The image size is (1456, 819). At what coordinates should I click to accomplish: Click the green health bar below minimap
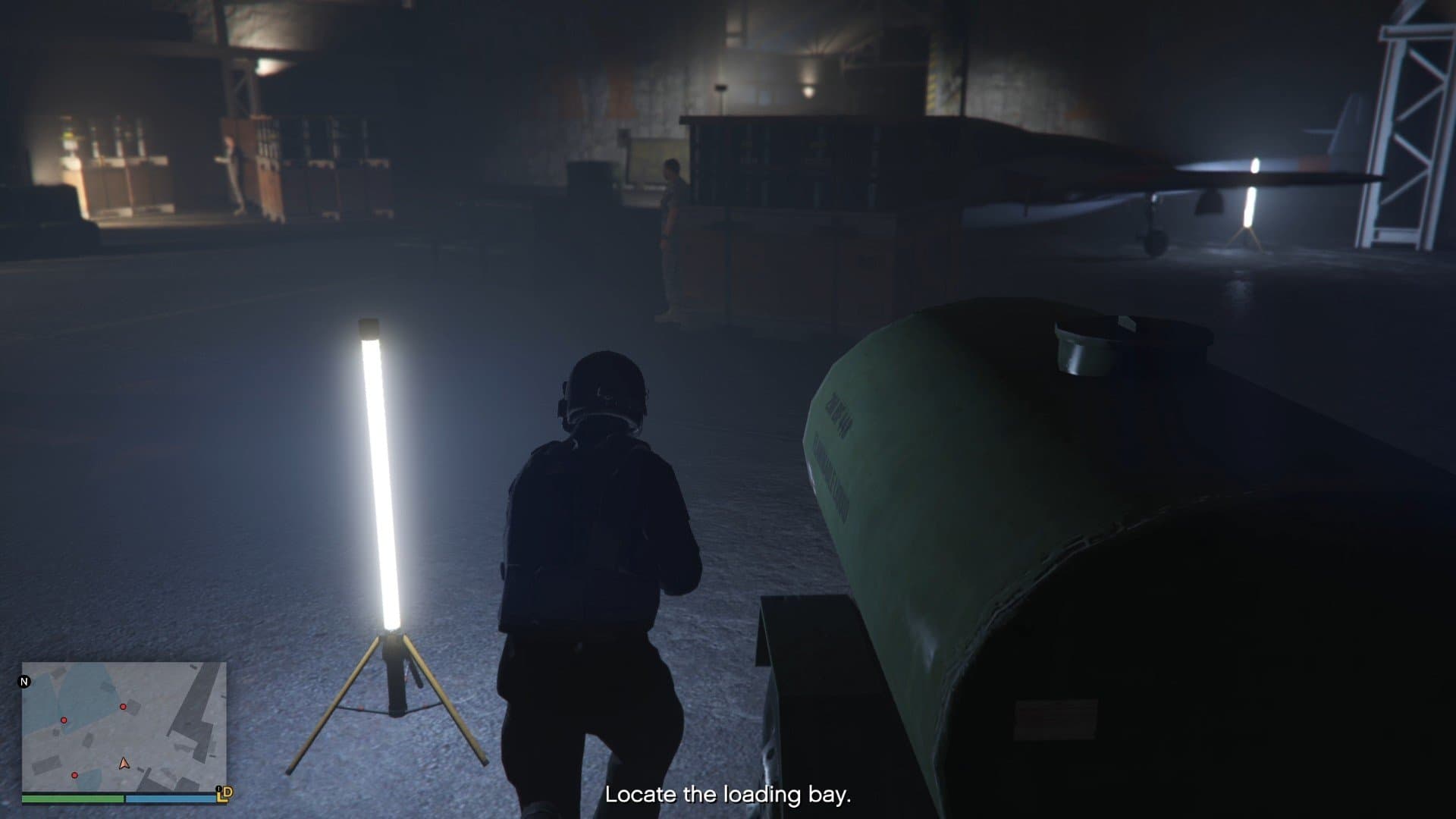tap(72, 799)
